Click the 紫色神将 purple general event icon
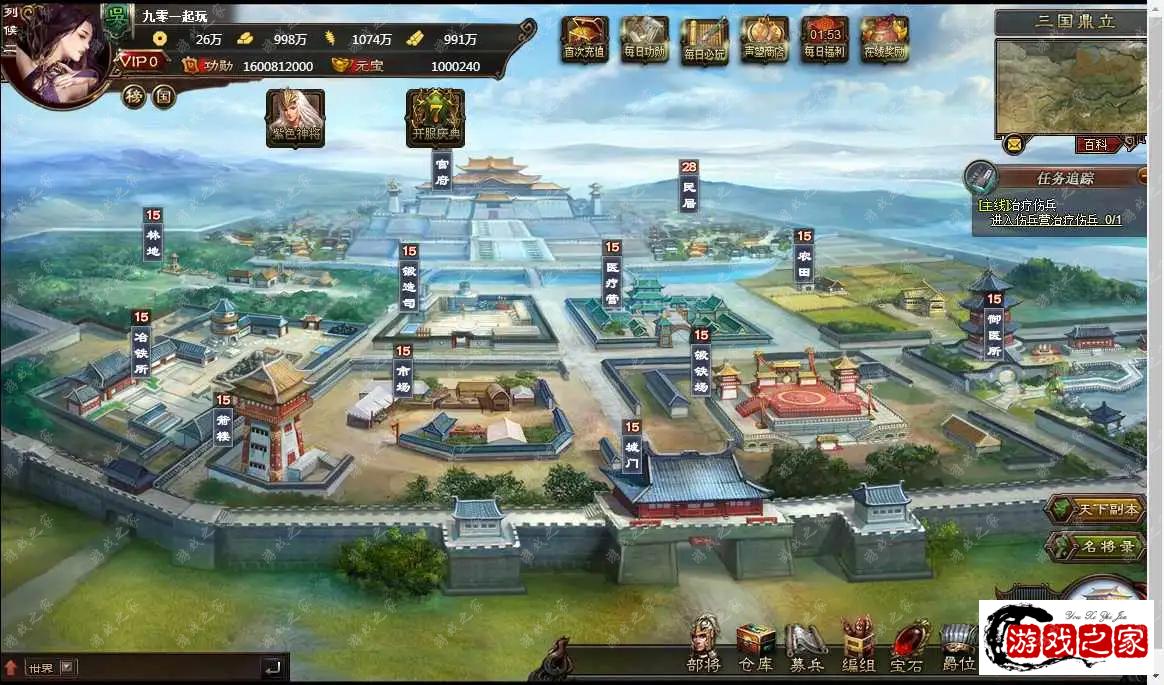1164x685 pixels. [295, 117]
